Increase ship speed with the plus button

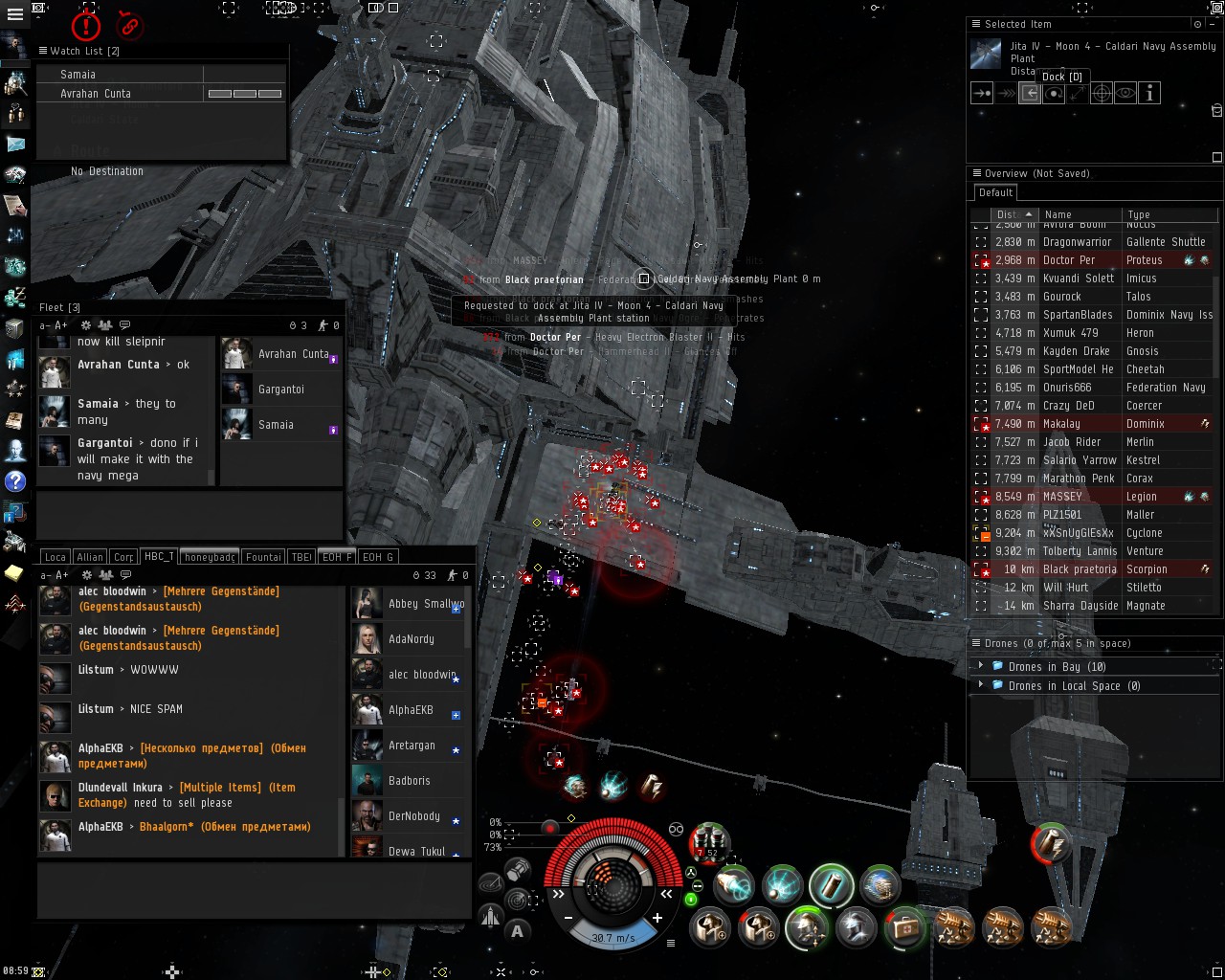point(657,918)
